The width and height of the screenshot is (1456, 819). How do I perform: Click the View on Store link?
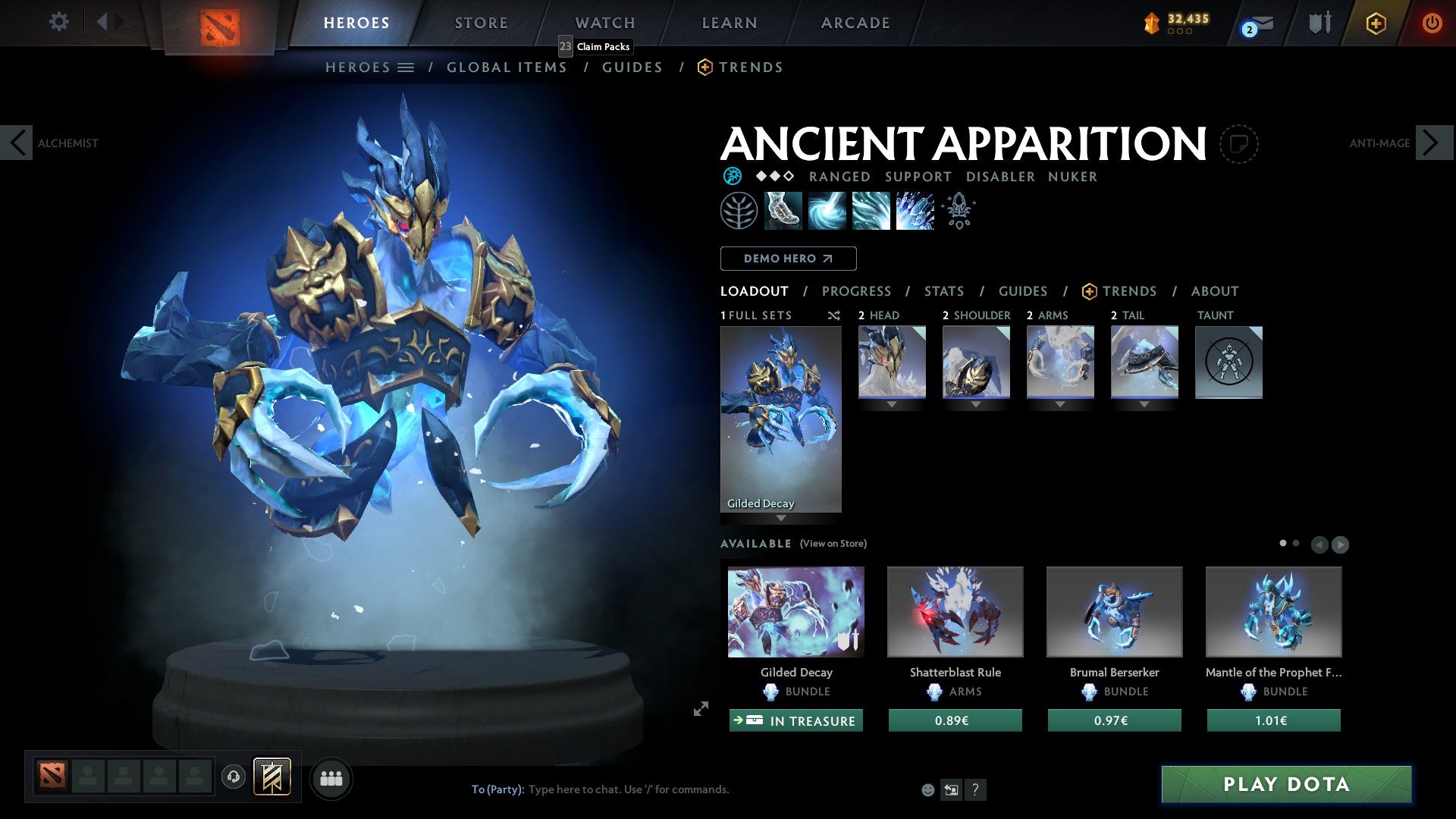833,544
